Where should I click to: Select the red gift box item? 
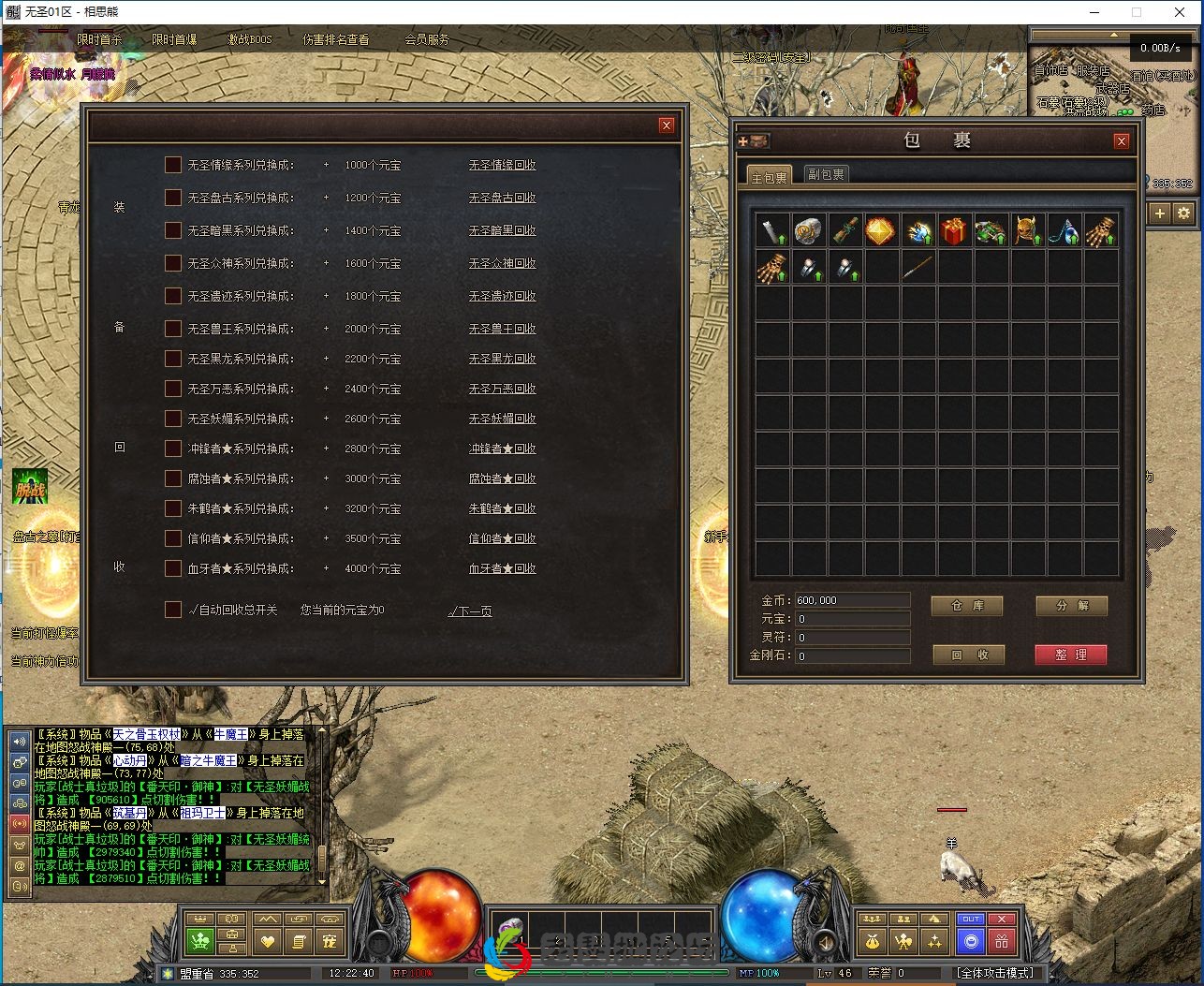coord(954,231)
